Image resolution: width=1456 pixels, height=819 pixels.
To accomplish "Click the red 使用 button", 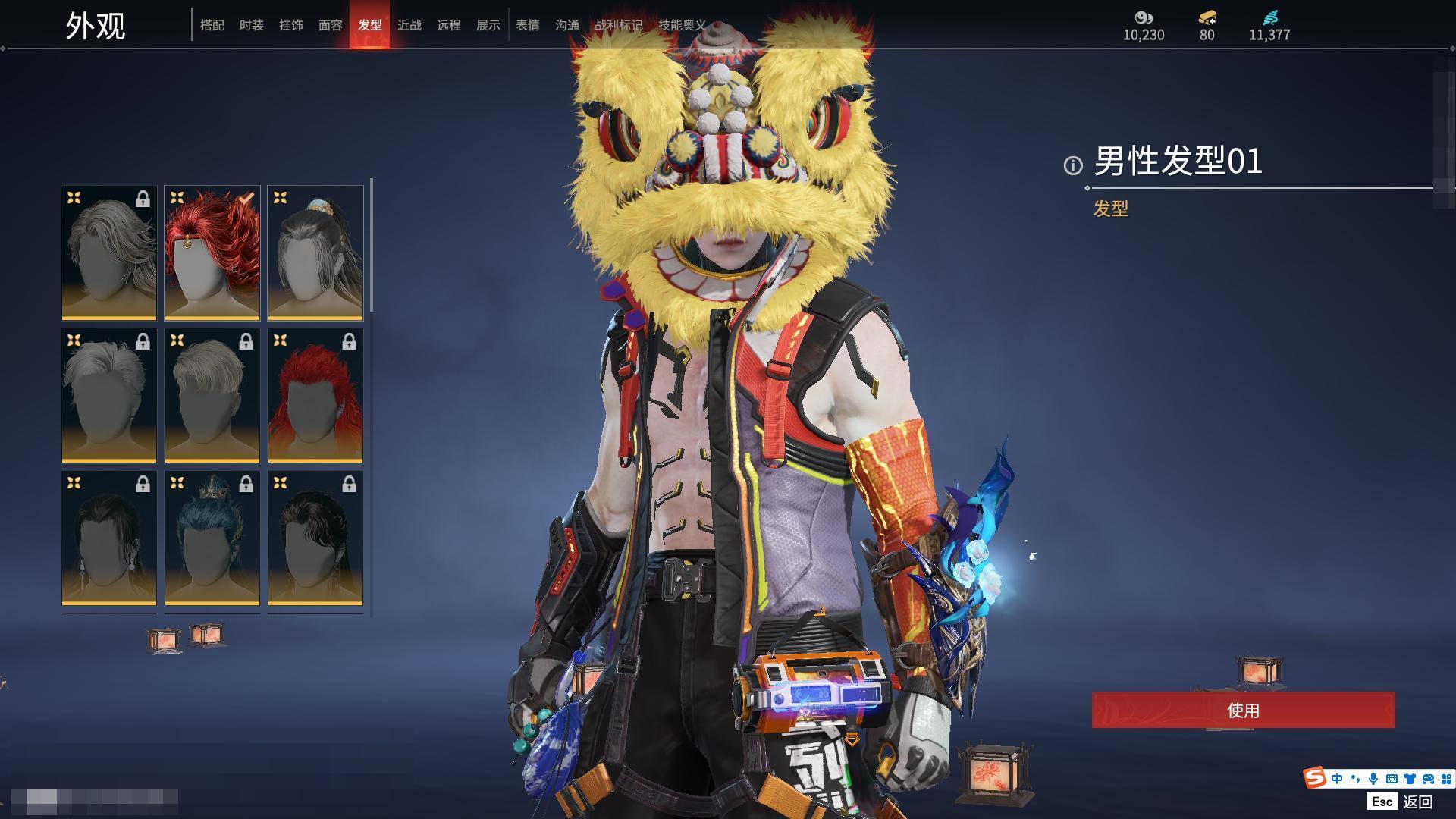I will click(x=1243, y=711).
